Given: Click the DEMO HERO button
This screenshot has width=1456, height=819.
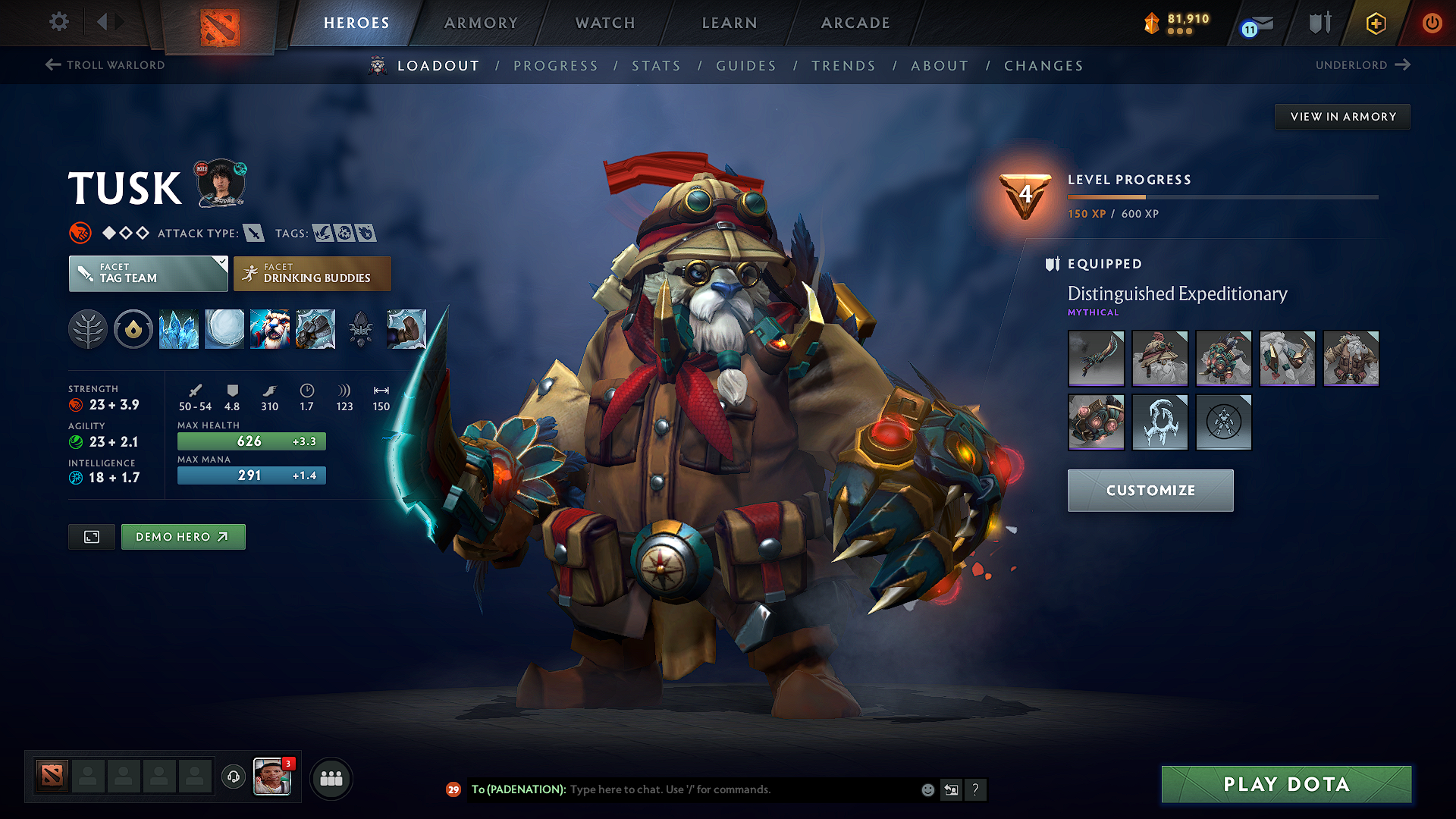Looking at the screenshot, I should [x=183, y=536].
